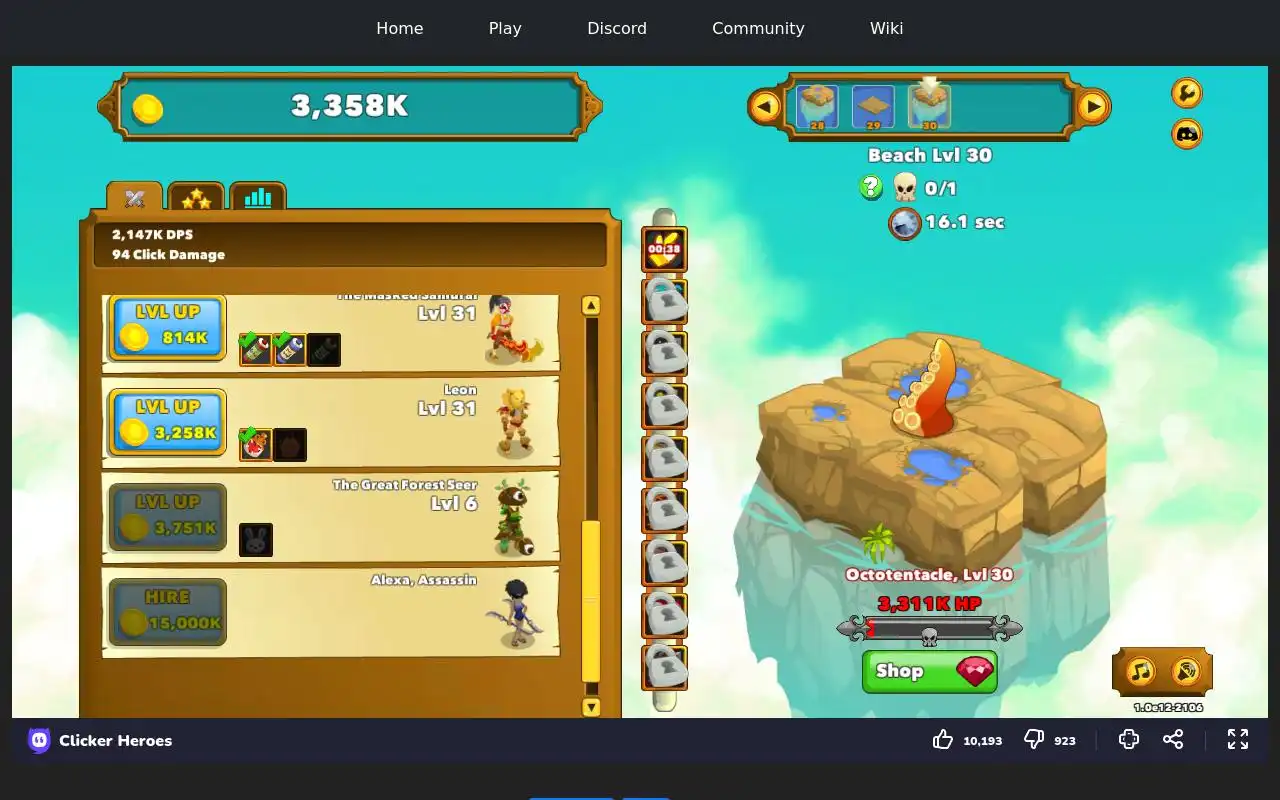Open the Wiki link in the top navigation

point(886,28)
